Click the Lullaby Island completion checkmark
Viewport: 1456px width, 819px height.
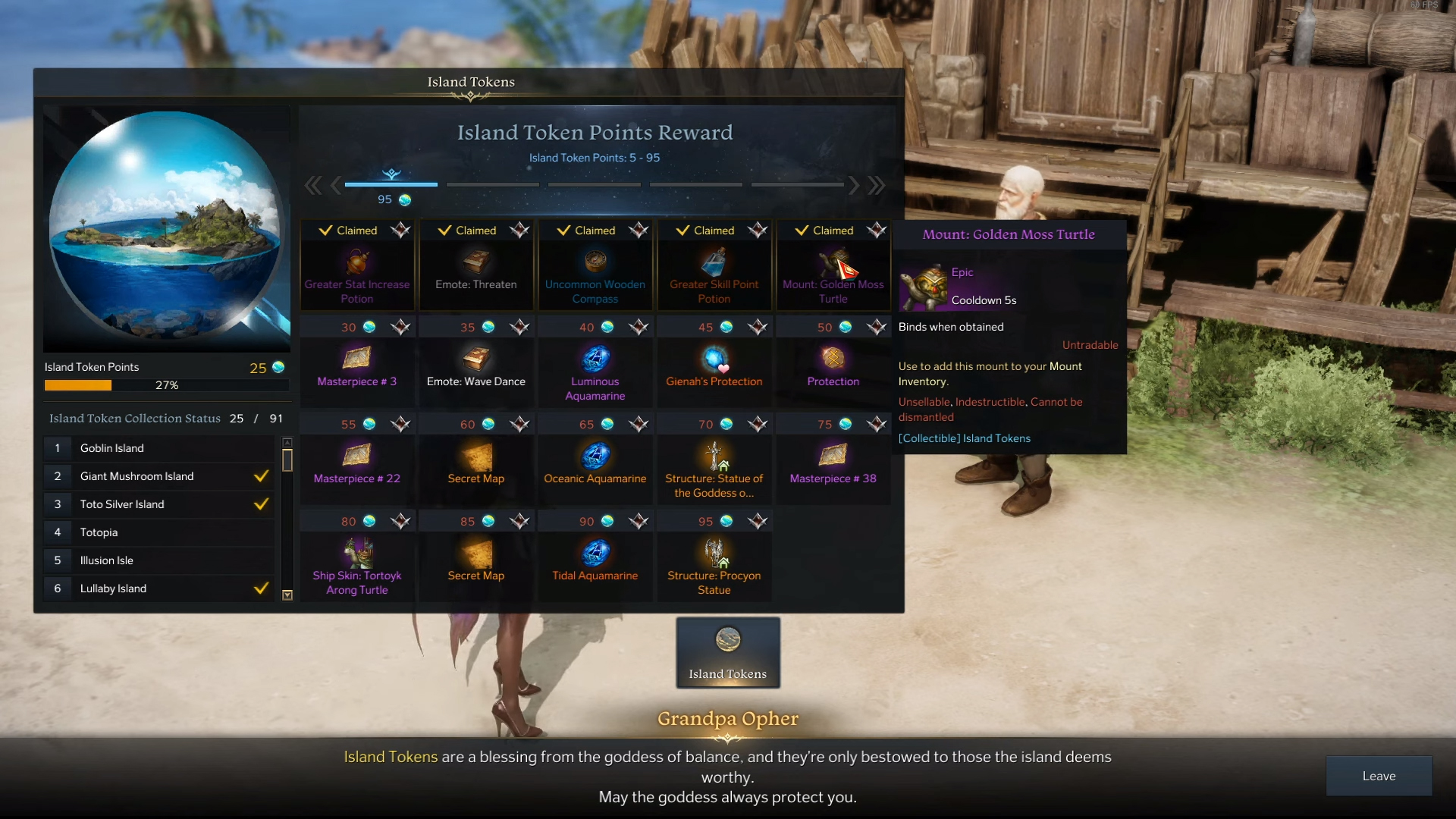[x=262, y=588]
